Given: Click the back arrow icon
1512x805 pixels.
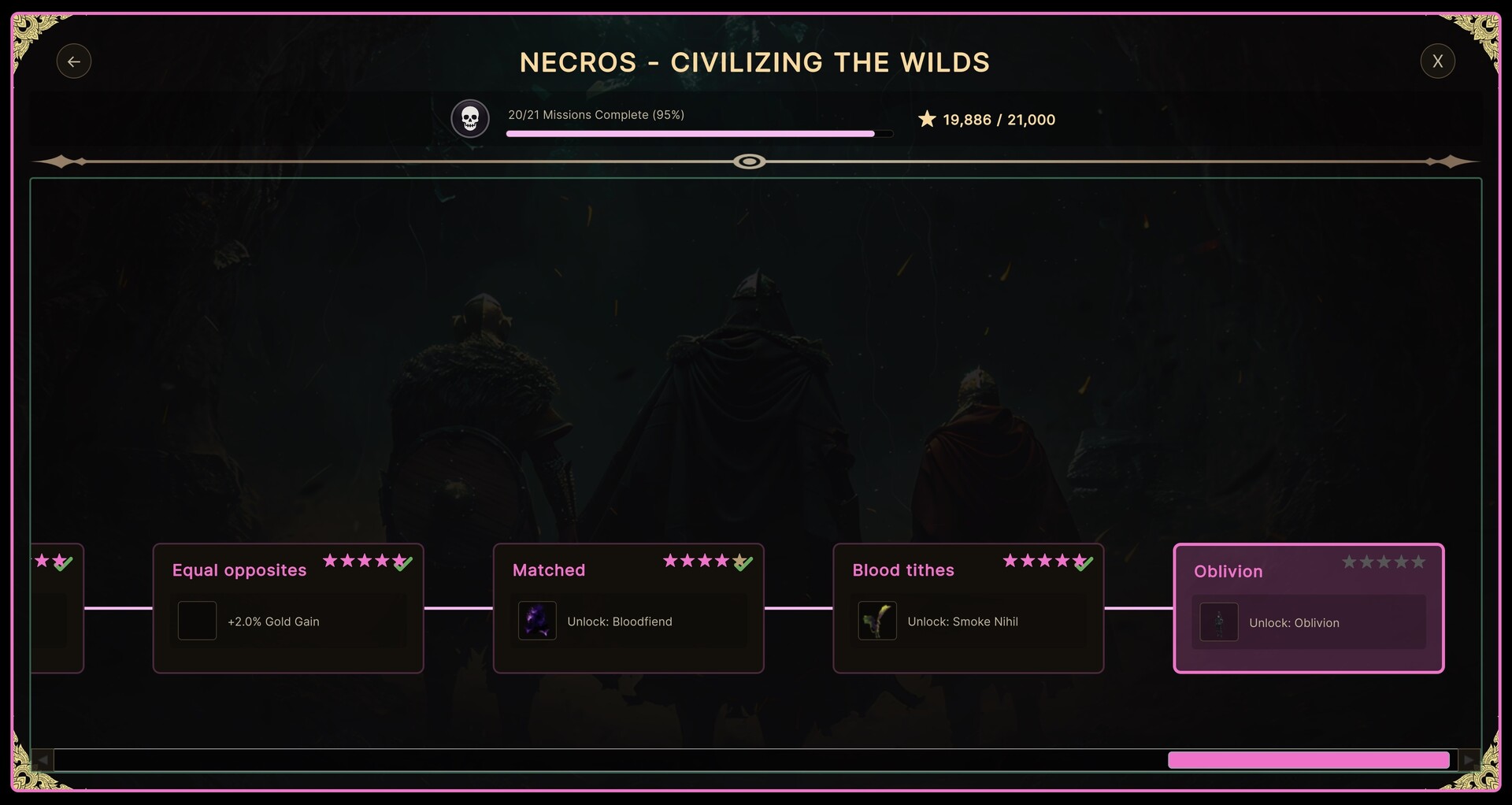Looking at the screenshot, I should [x=73, y=61].
